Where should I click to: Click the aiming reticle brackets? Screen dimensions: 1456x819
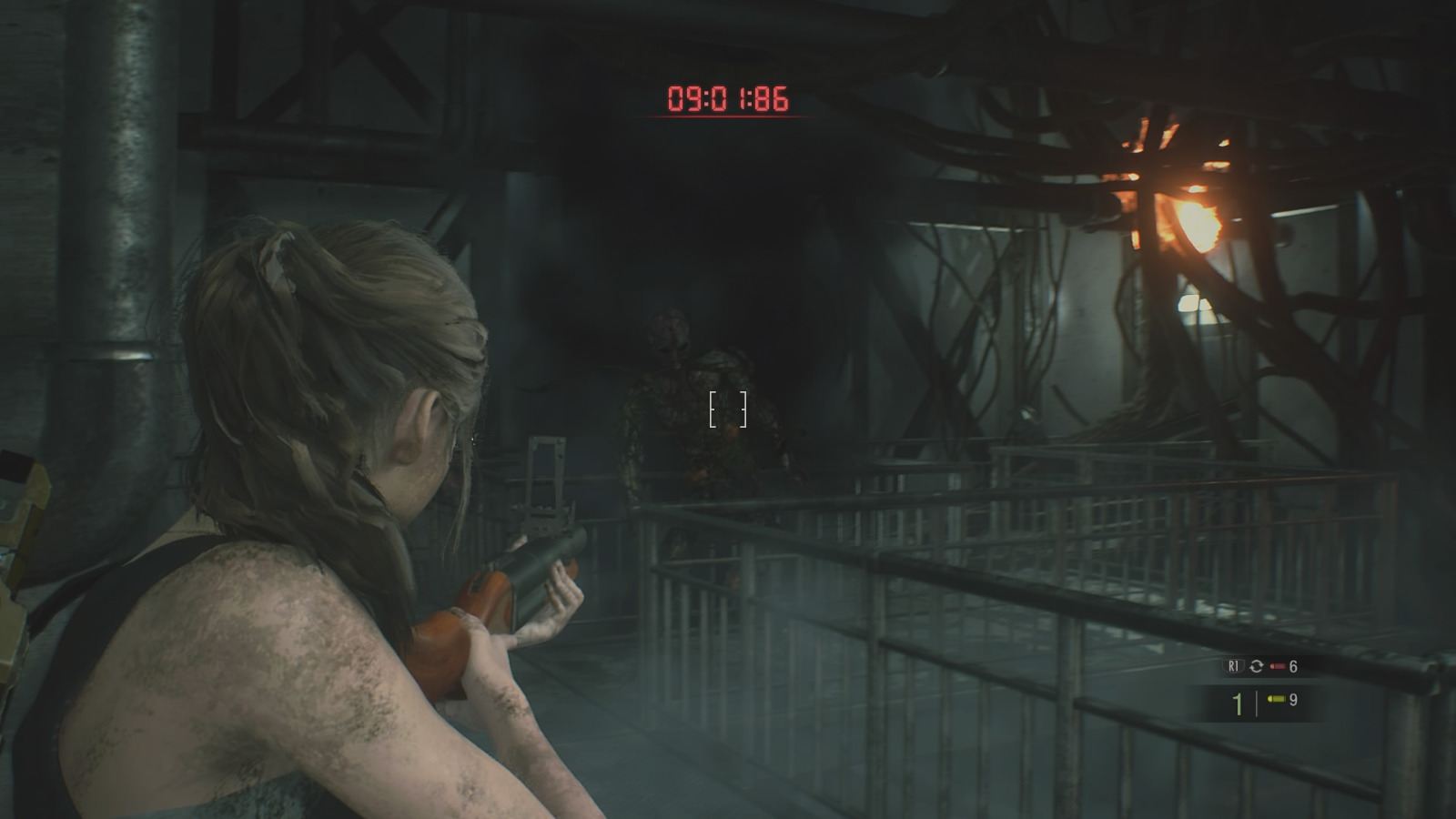728,408
